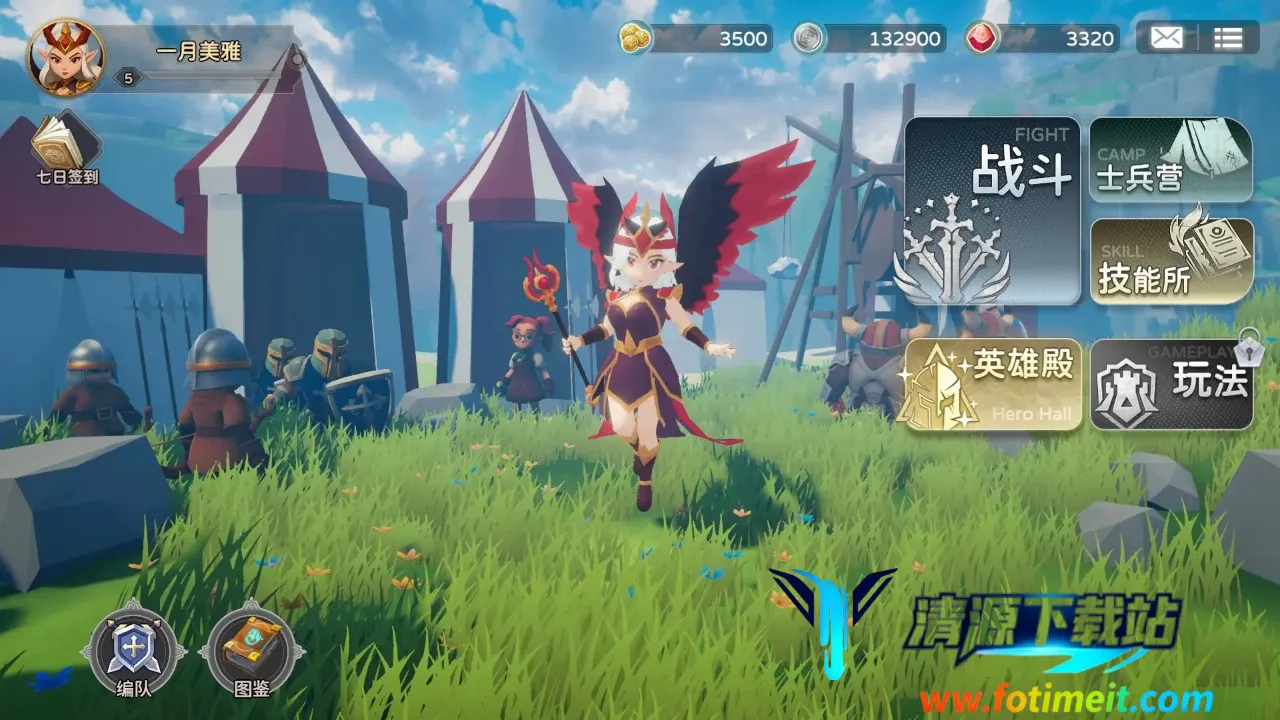
Task: Tap the silver coin currency icon
Action: point(808,39)
